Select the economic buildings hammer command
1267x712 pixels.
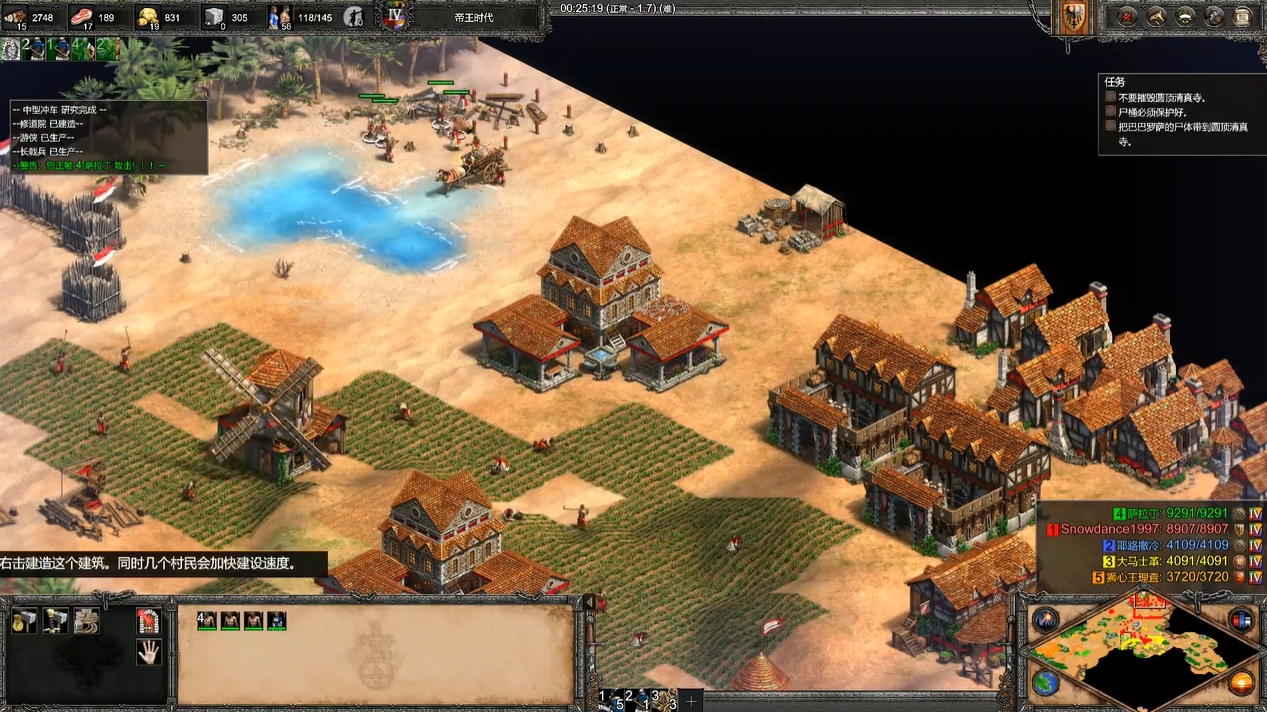tap(25, 621)
